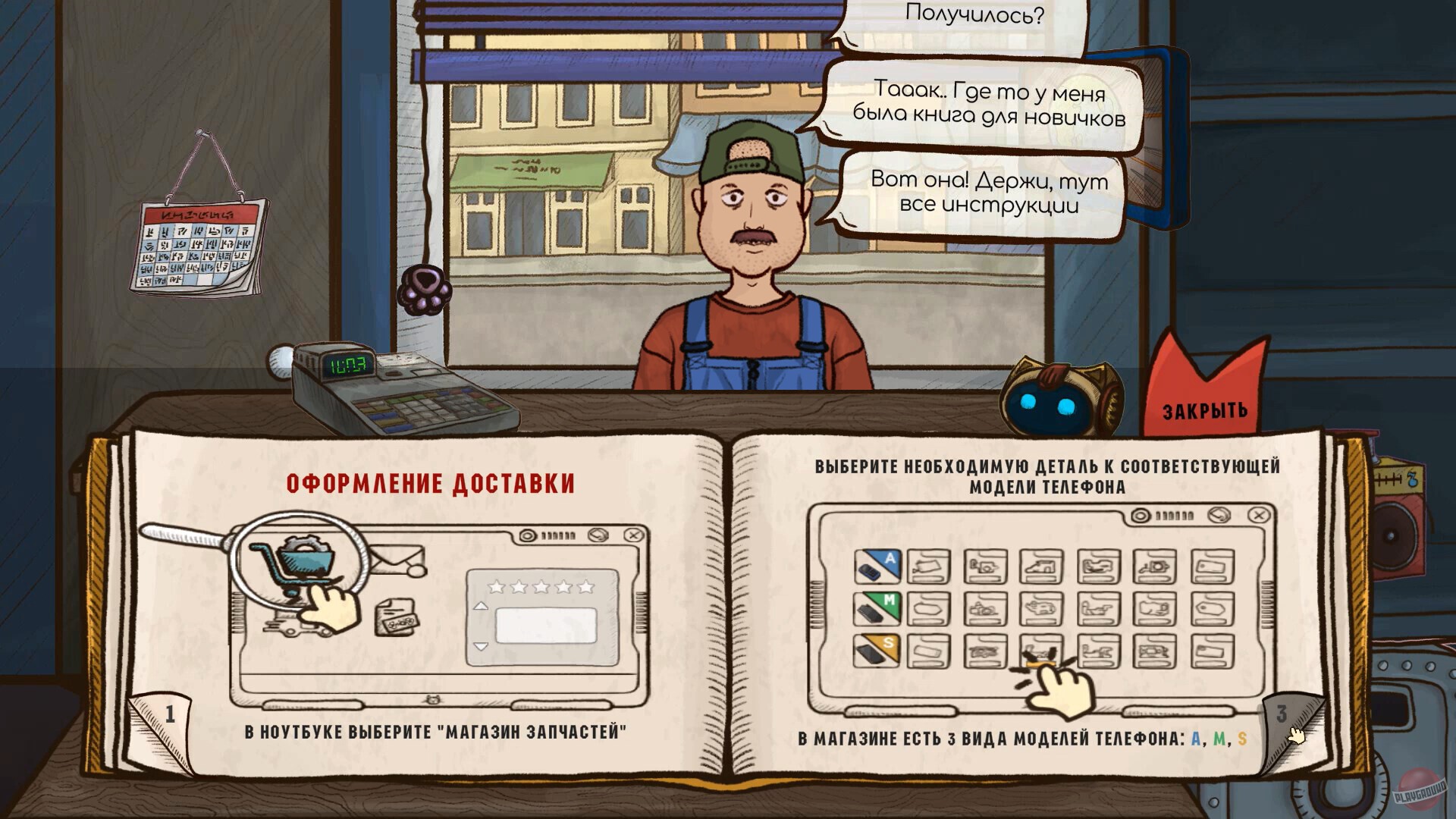Click the camera part icon in the Model A row

pos(1153,566)
